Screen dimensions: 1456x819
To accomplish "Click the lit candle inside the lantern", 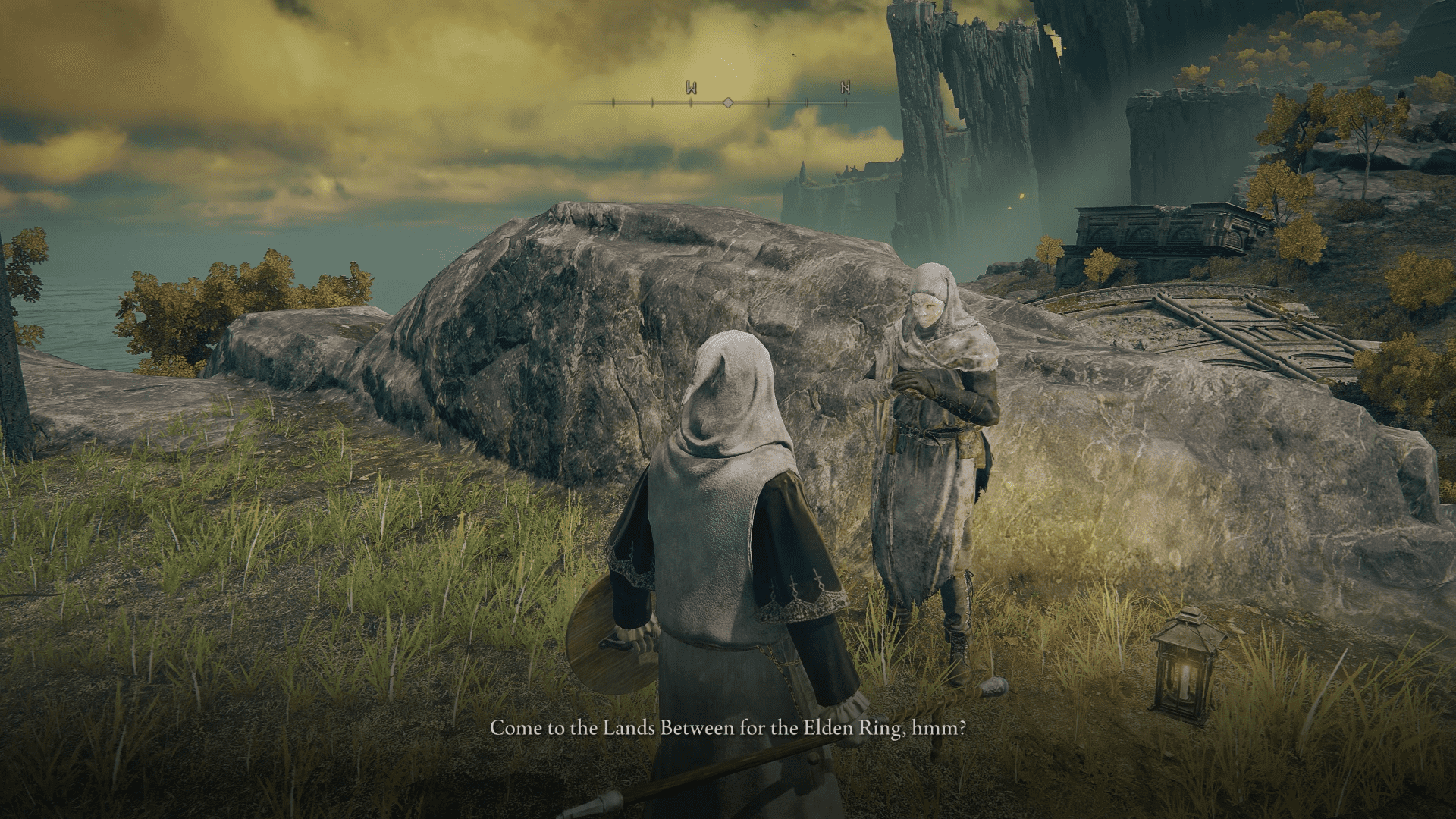I will [x=1185, y=682].
